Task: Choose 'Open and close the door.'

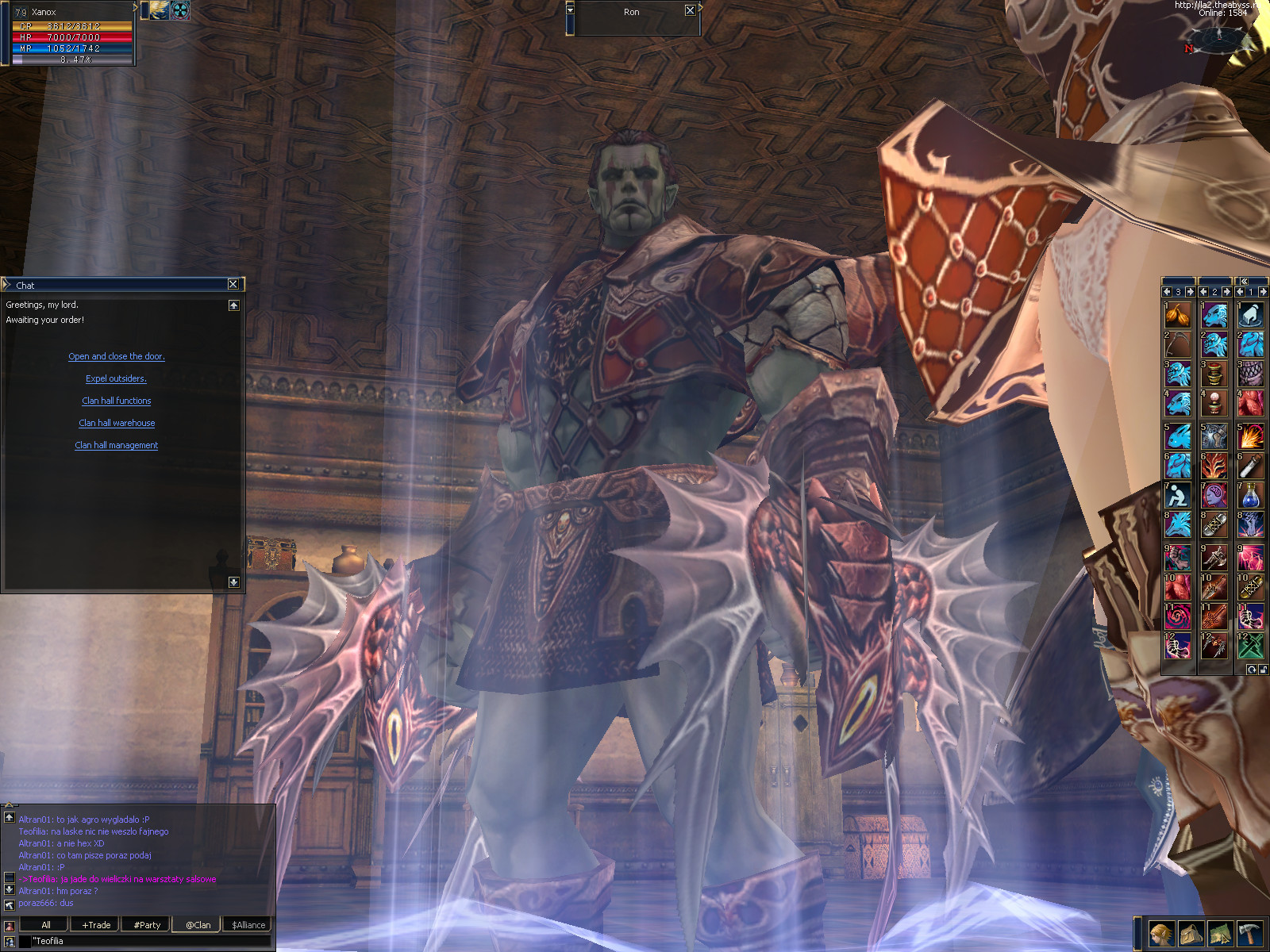Action: pos(117,356)
